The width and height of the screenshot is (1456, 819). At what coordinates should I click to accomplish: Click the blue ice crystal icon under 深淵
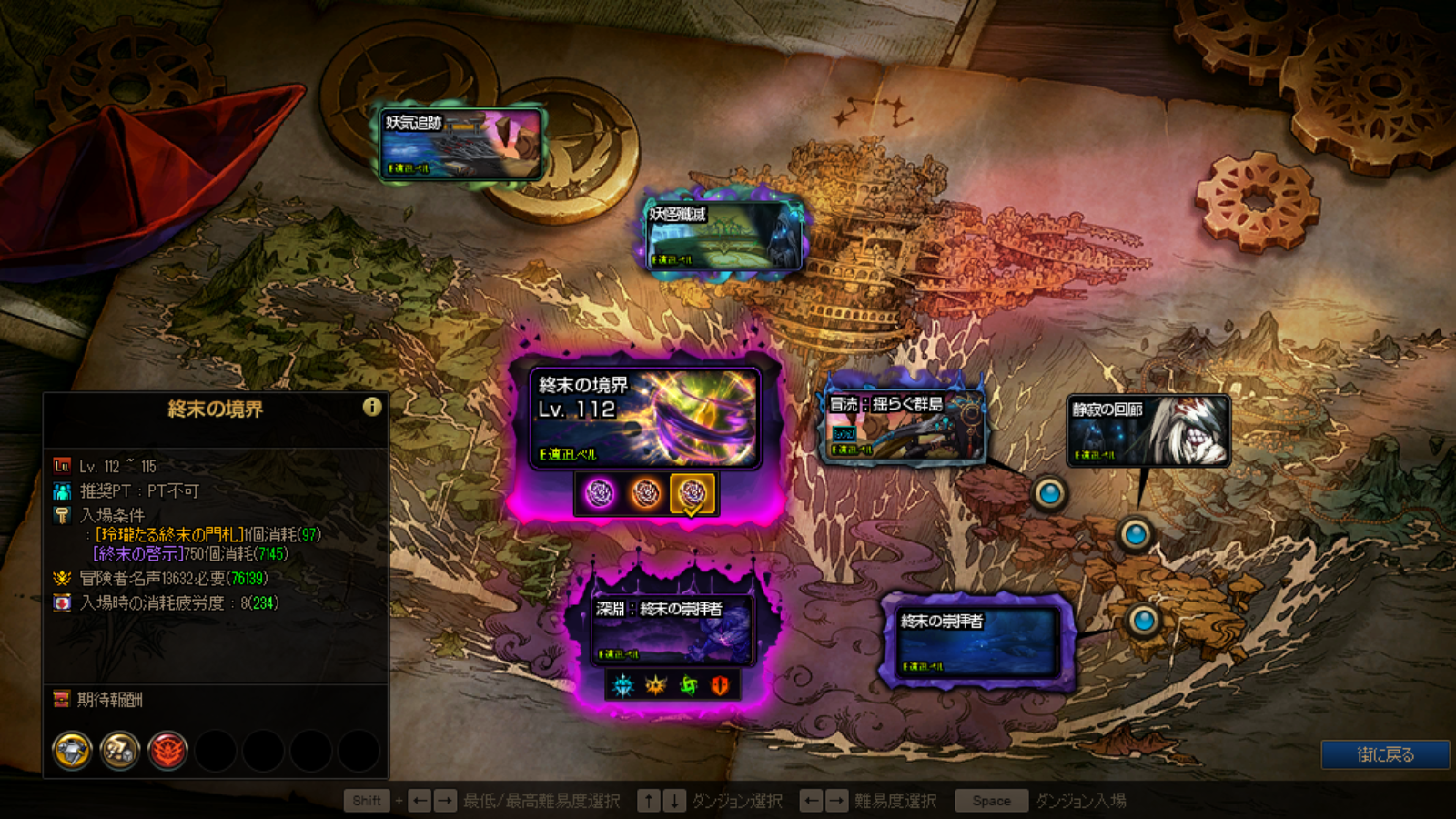click(622, 685)
